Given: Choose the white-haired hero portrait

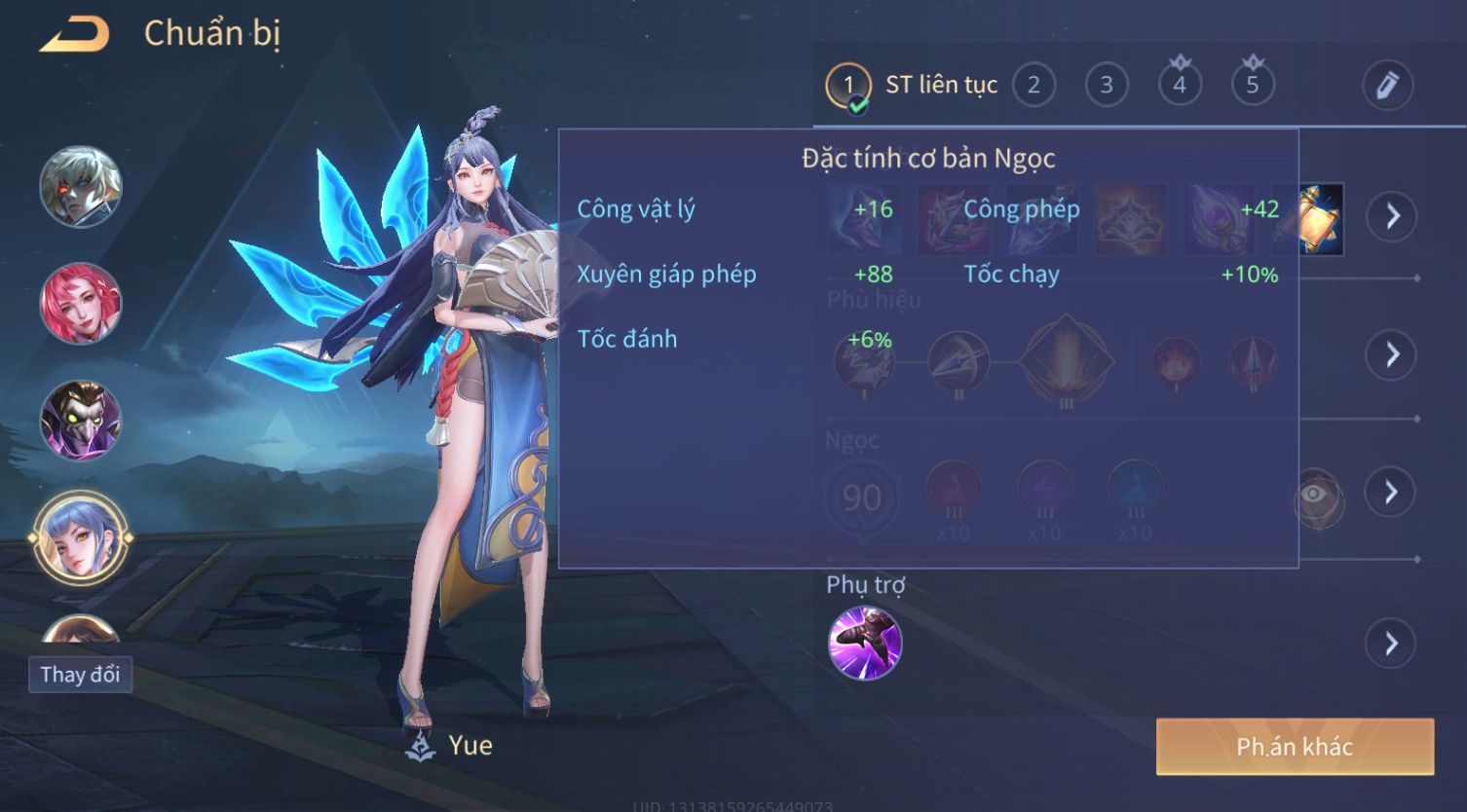Looking at the screenshot, I should (81, 187).
